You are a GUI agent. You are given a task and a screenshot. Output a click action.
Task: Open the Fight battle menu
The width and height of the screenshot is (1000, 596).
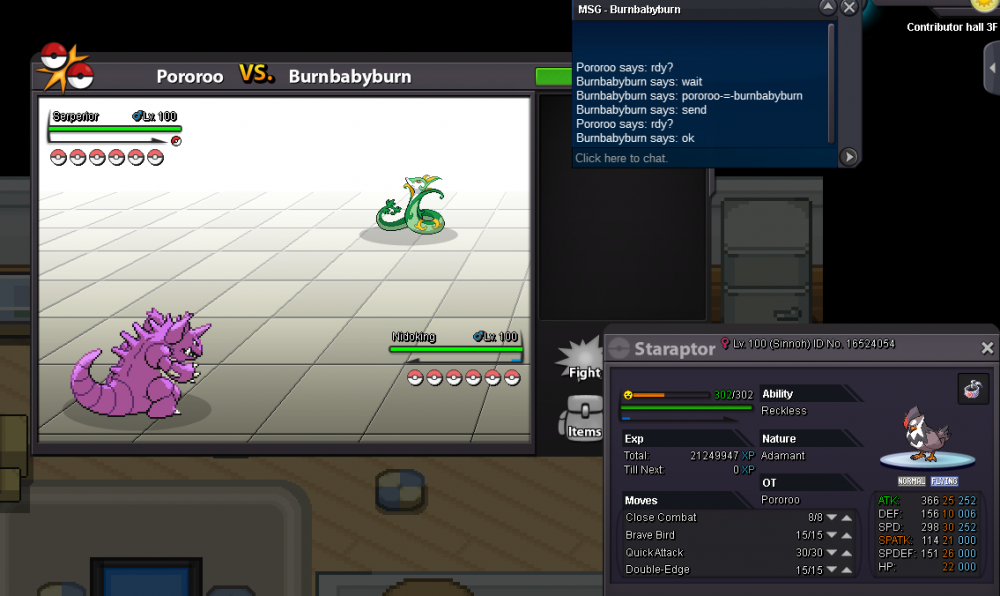coord(583,360)
